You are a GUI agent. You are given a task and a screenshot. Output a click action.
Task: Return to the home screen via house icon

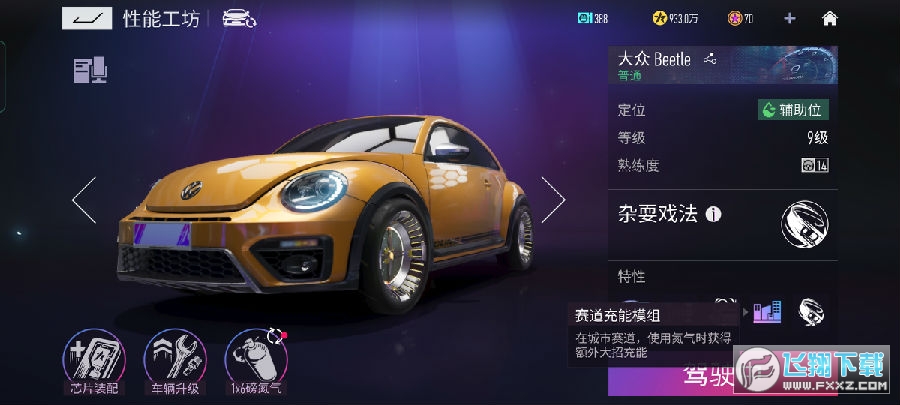[829, 18]
